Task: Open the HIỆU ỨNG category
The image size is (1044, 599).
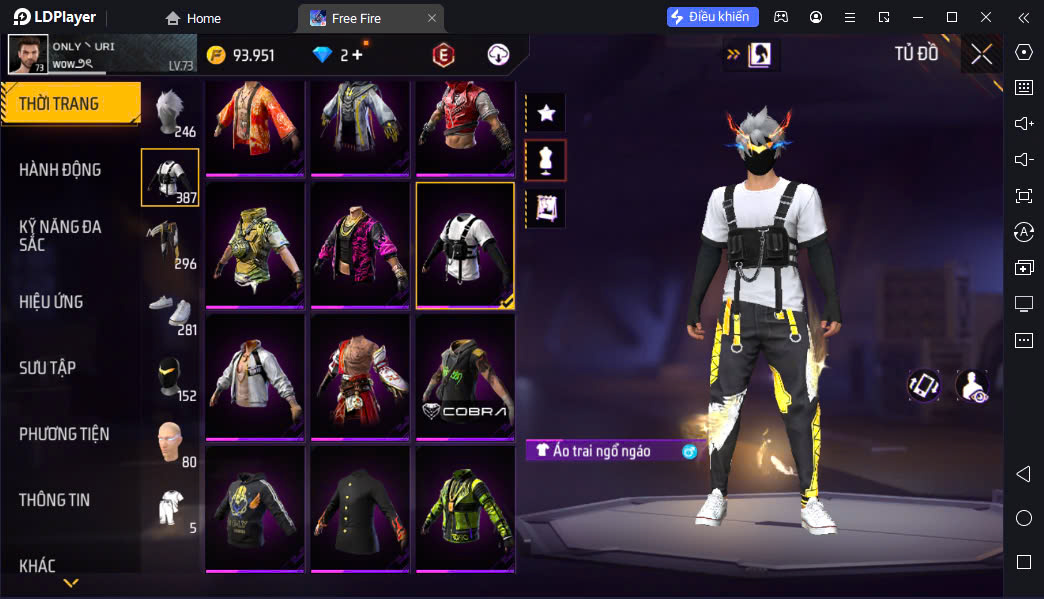Action: tap(51, 302)
